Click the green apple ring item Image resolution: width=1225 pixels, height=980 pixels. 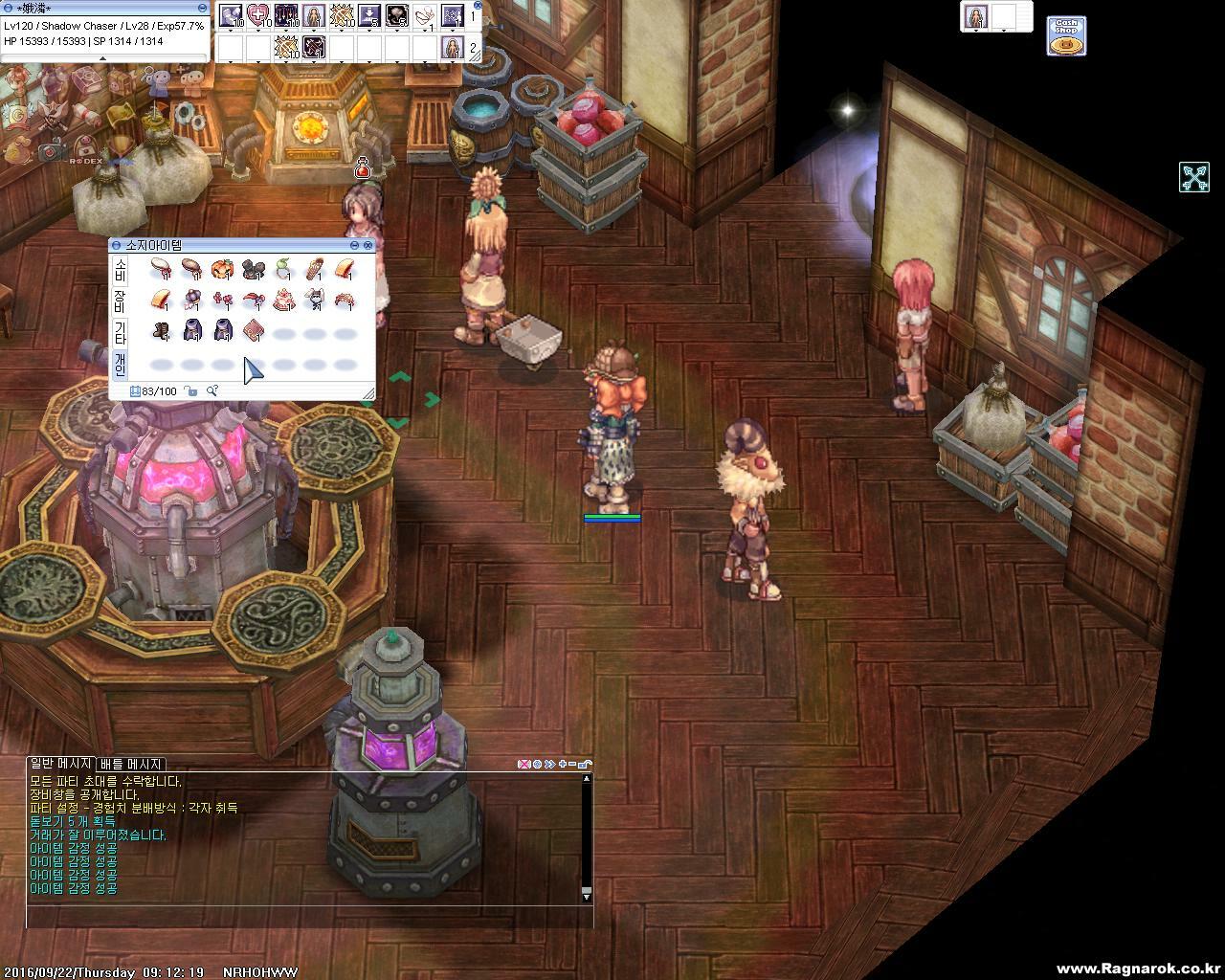[284, 269]
